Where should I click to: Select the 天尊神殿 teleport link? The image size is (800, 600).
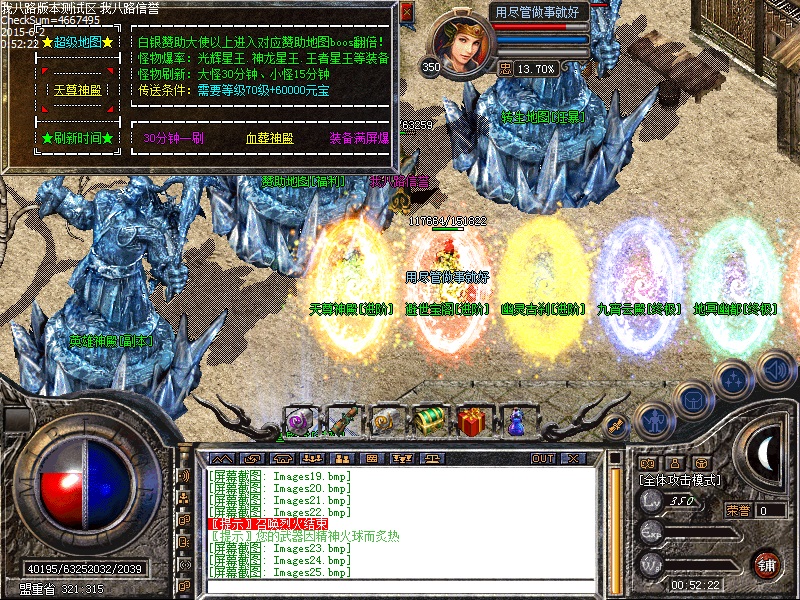(77, 90)
